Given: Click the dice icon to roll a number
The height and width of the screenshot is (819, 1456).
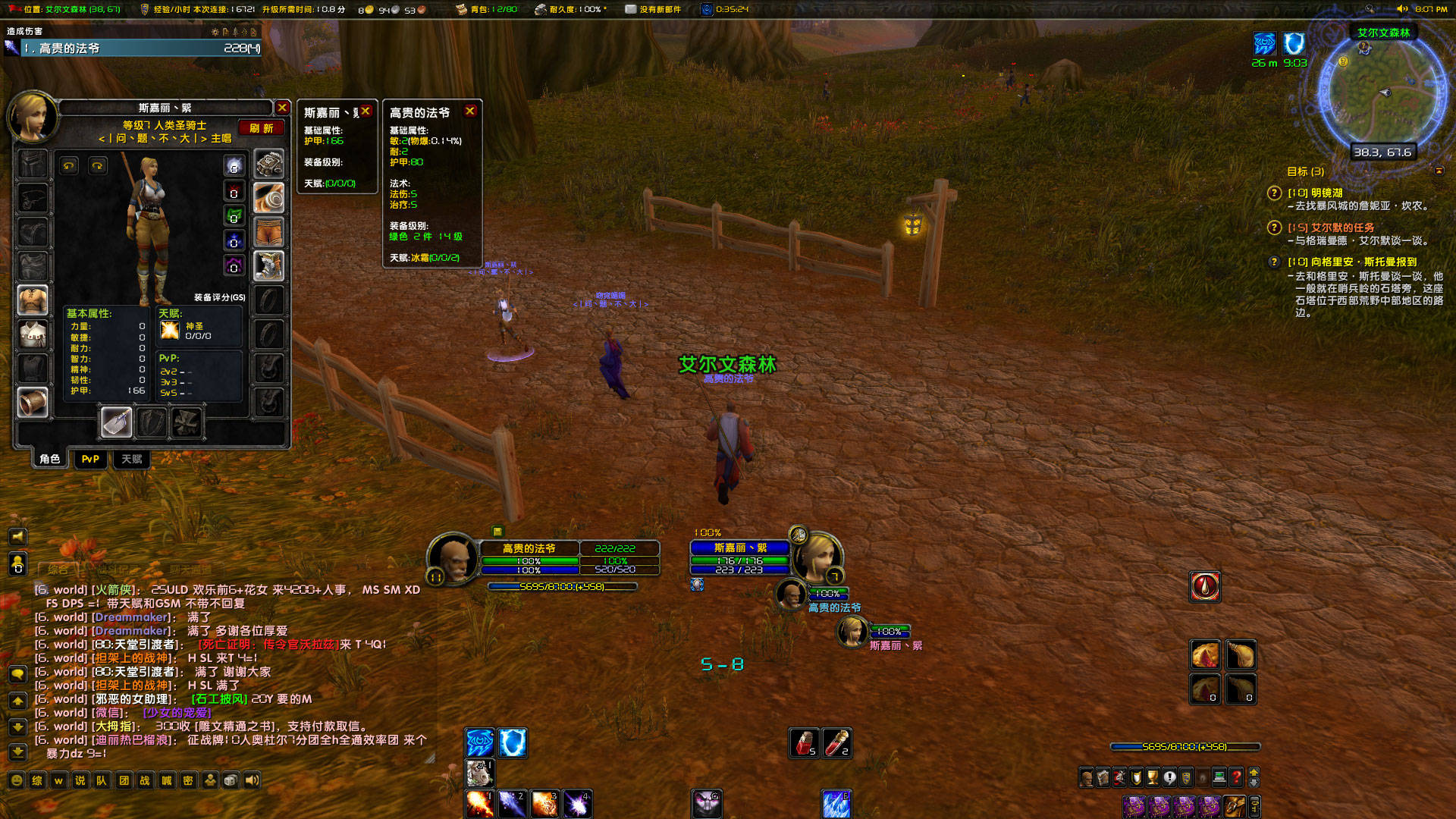Looking at the screenshot, I should (x=231, y=780).
